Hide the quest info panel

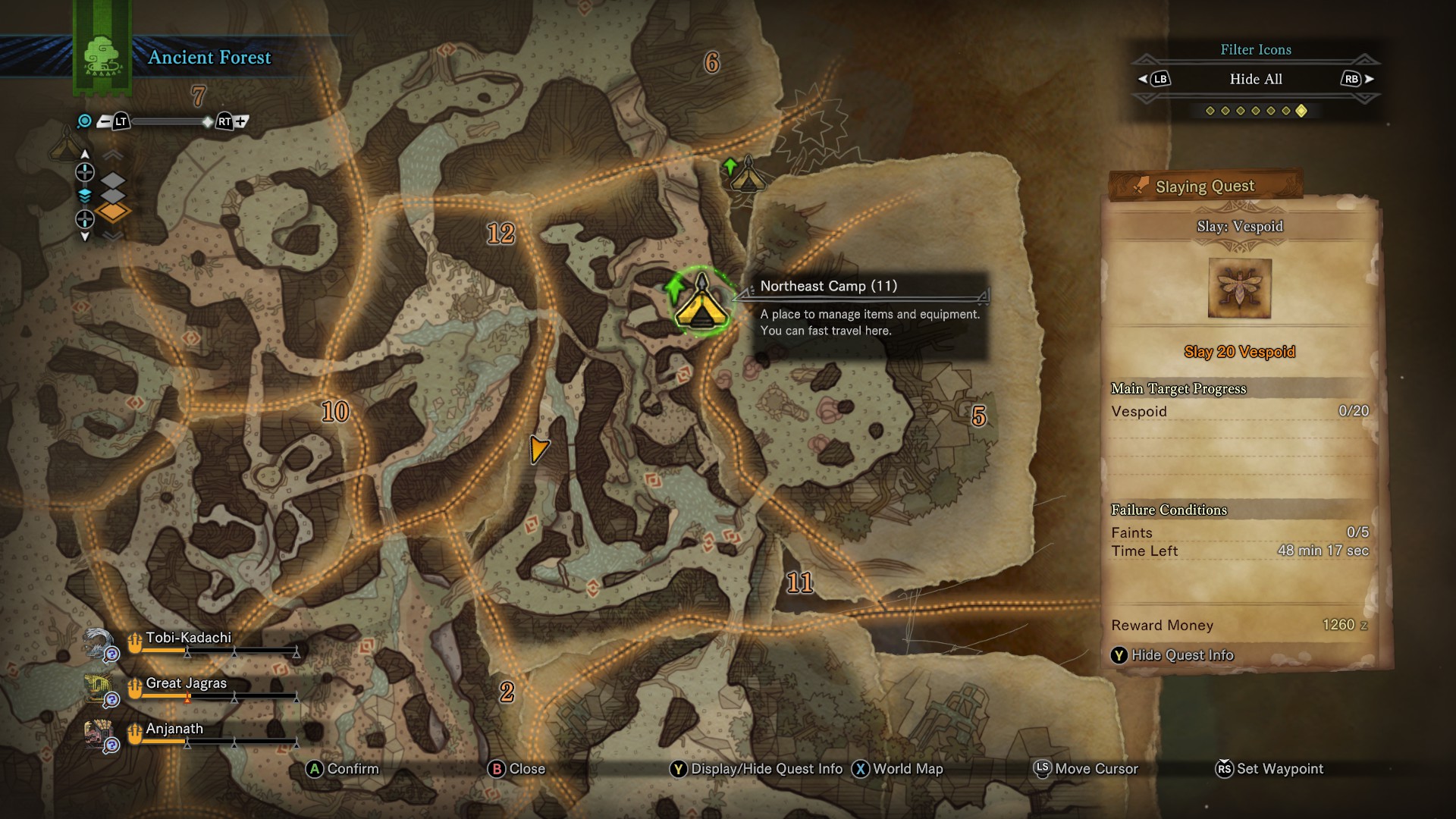1172,655
